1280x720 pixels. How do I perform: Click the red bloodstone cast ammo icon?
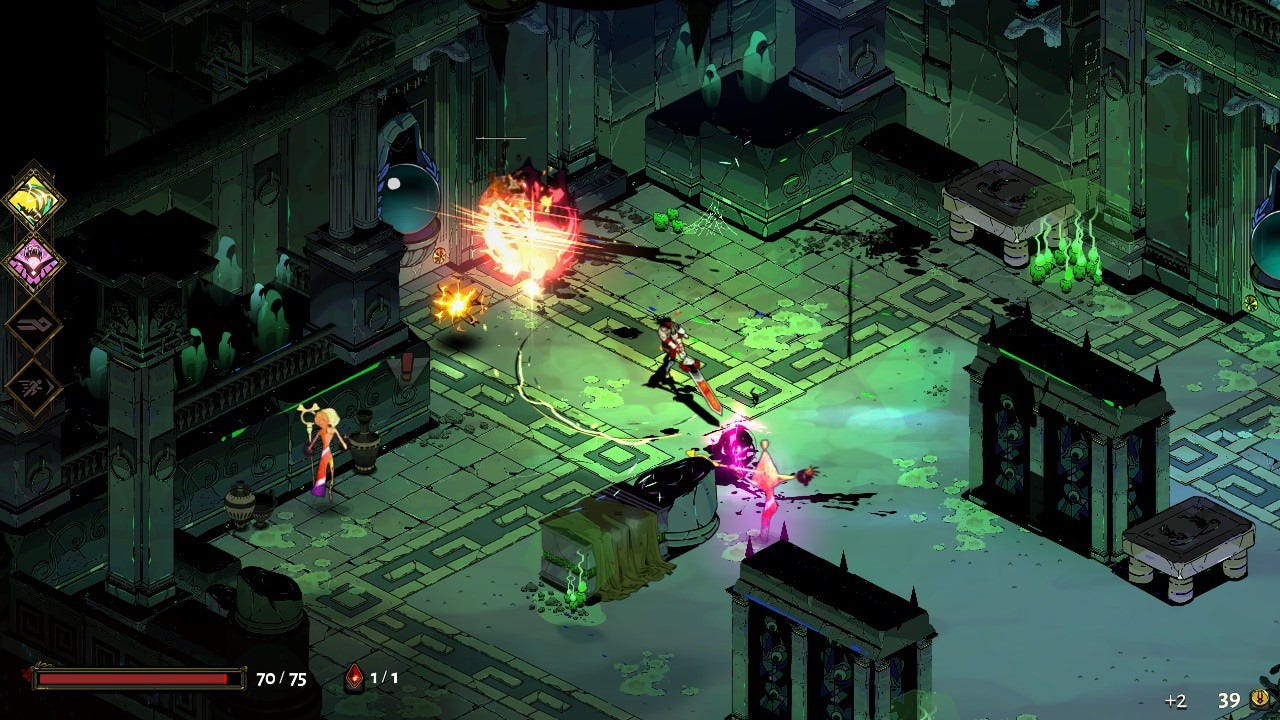point(354,678)
